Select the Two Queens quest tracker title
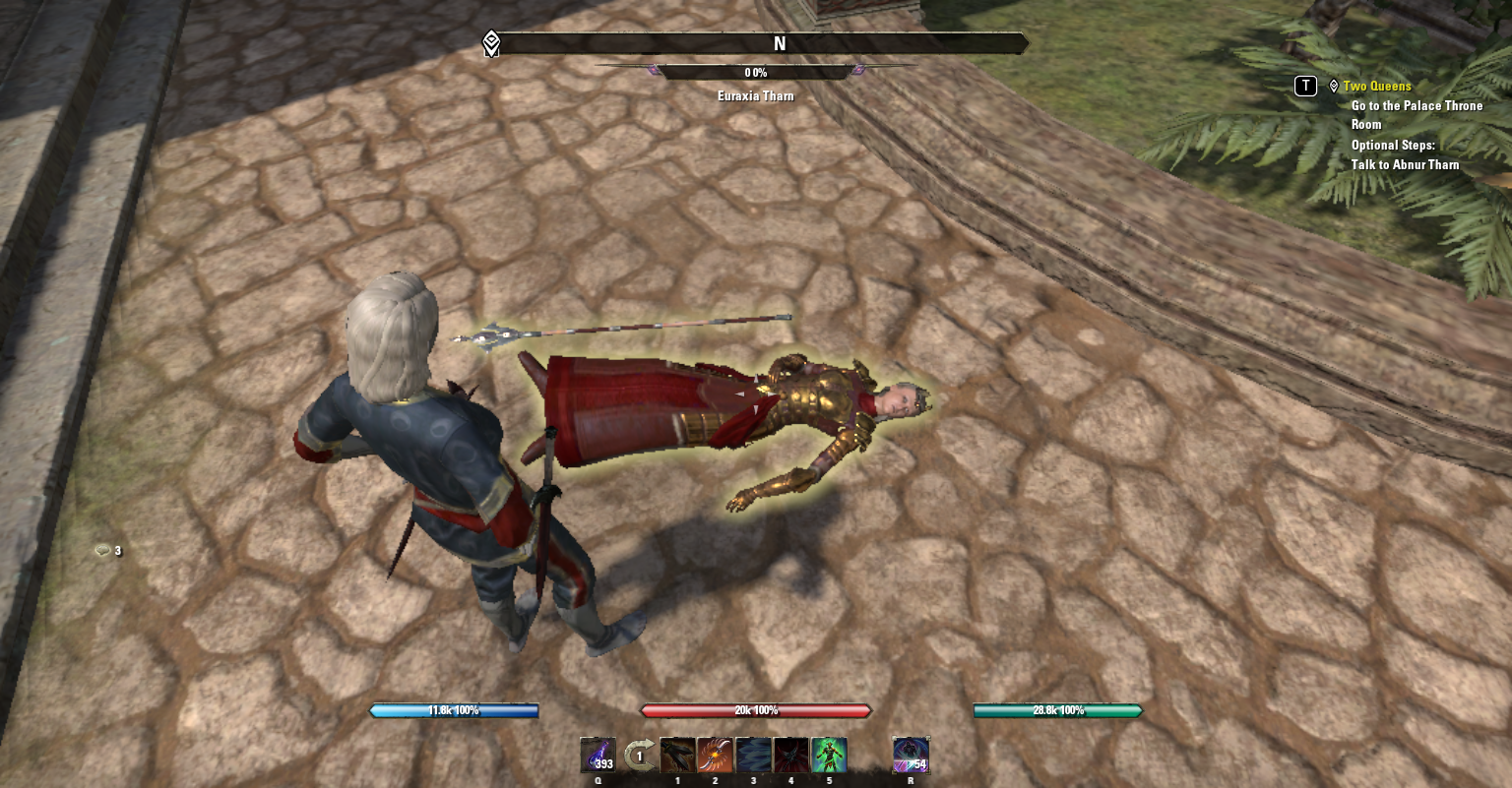Image resolution: width=1512 pixels, height=788 pixels. coord(1376,87)
